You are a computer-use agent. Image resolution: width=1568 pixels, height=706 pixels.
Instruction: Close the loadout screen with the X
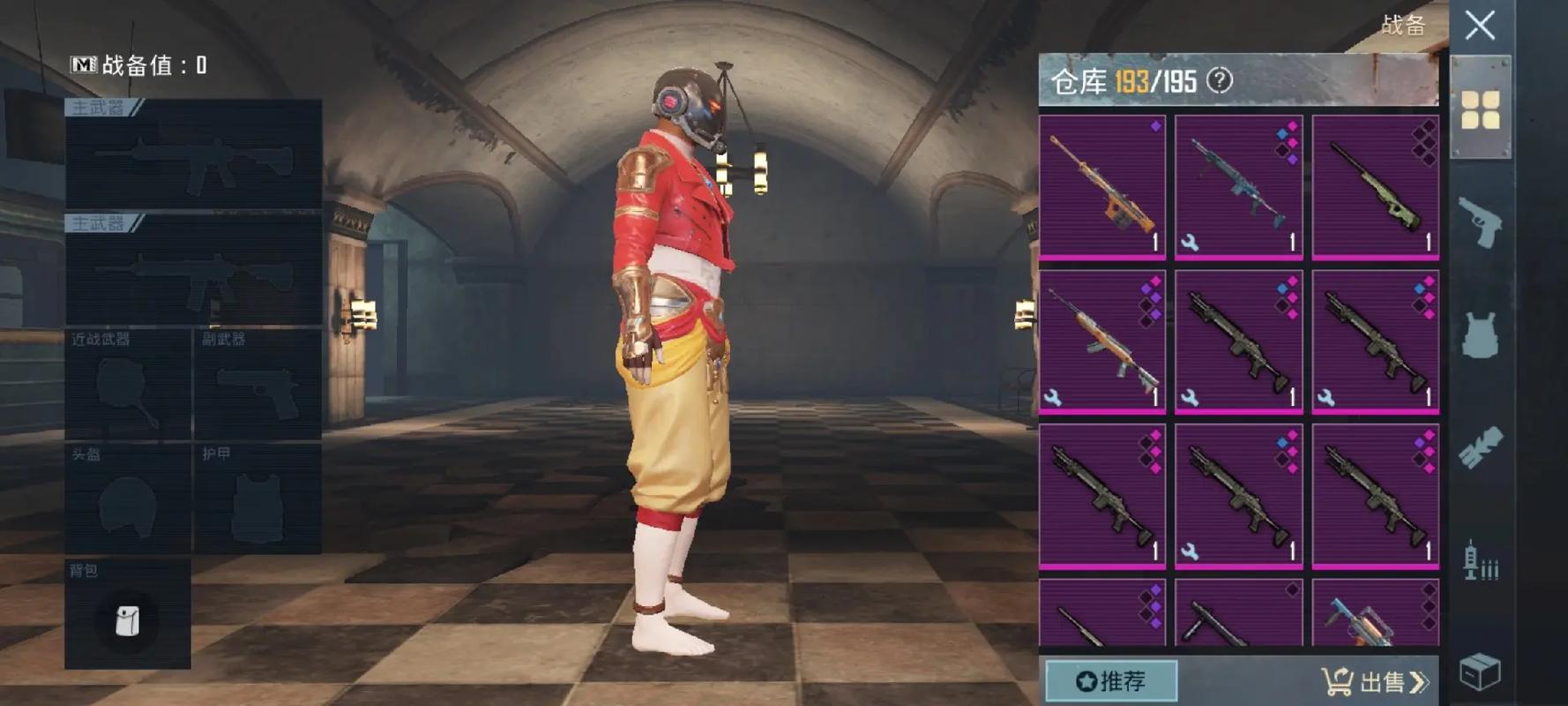[x=1480, y=25]
